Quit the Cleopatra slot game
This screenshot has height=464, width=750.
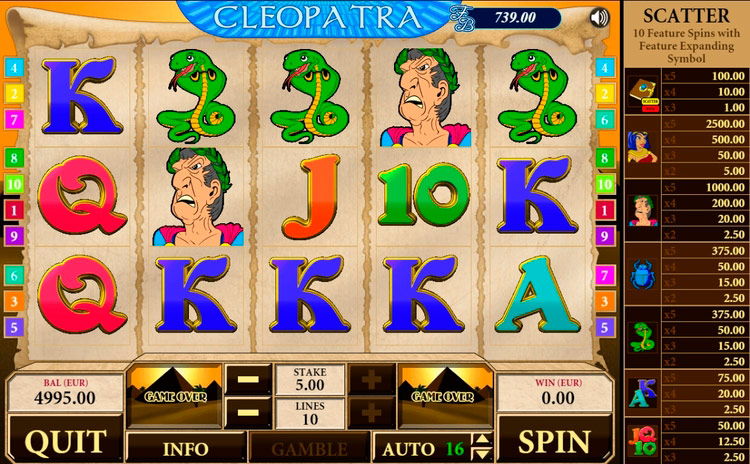click(x=64, y=441)
